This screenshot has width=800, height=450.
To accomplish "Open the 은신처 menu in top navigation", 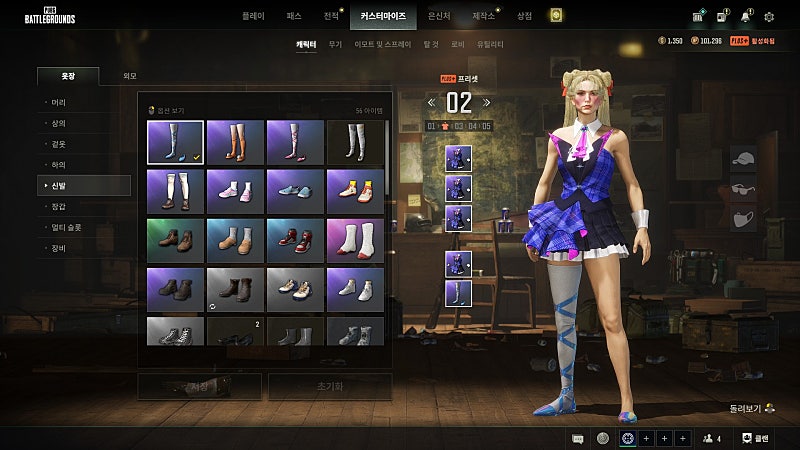I will 439,16.
